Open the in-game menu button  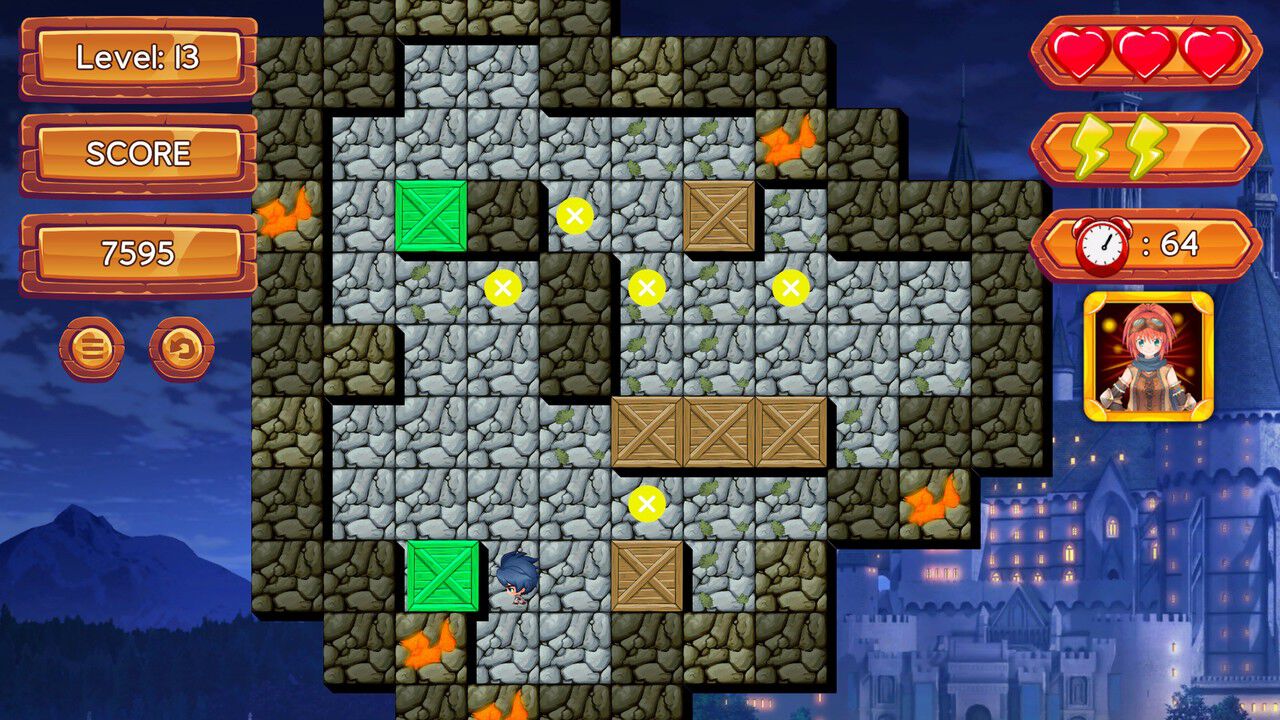pos(90,349)
